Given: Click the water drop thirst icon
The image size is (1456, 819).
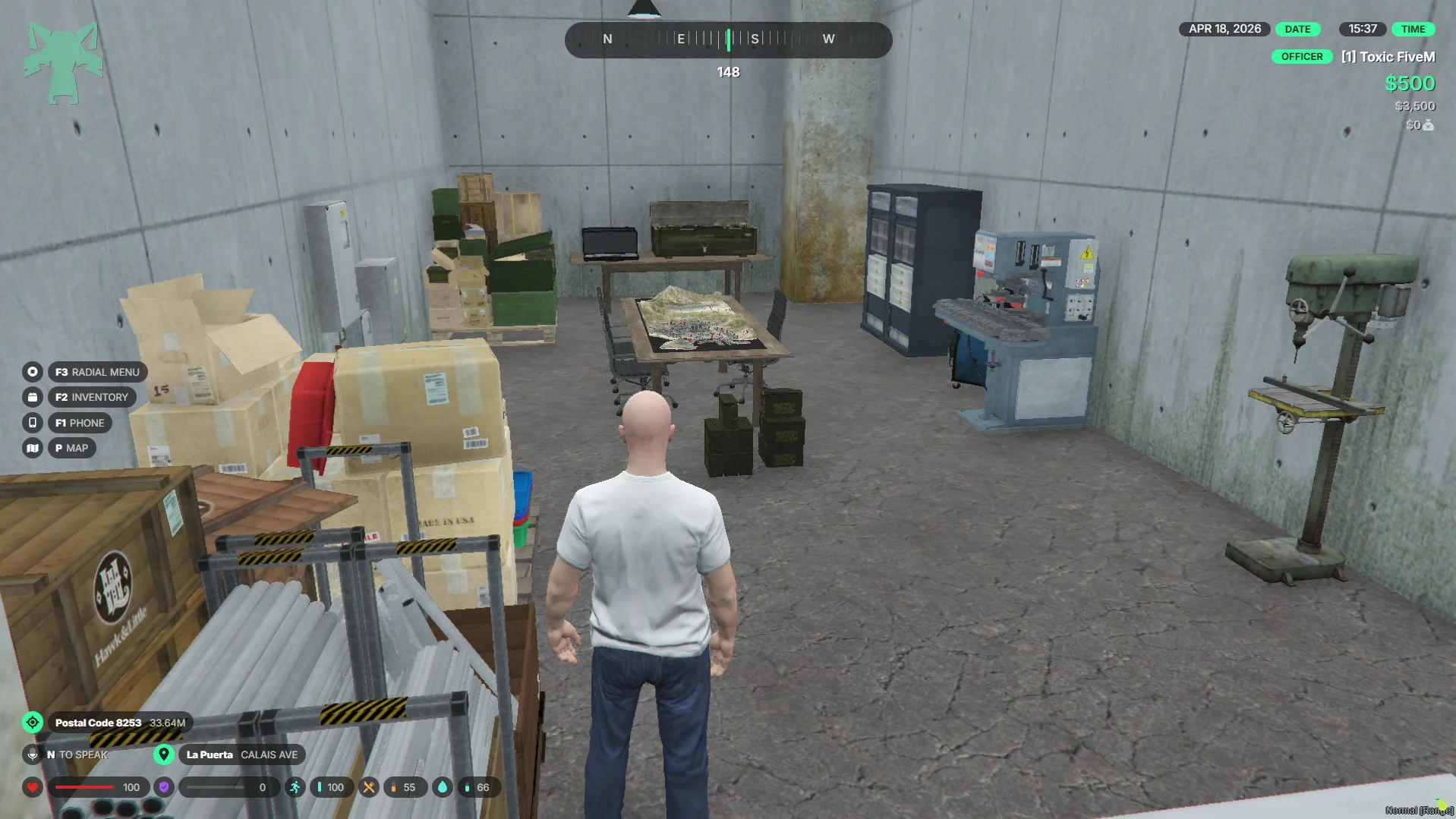Looking at the screenshot, I should 442,787.
